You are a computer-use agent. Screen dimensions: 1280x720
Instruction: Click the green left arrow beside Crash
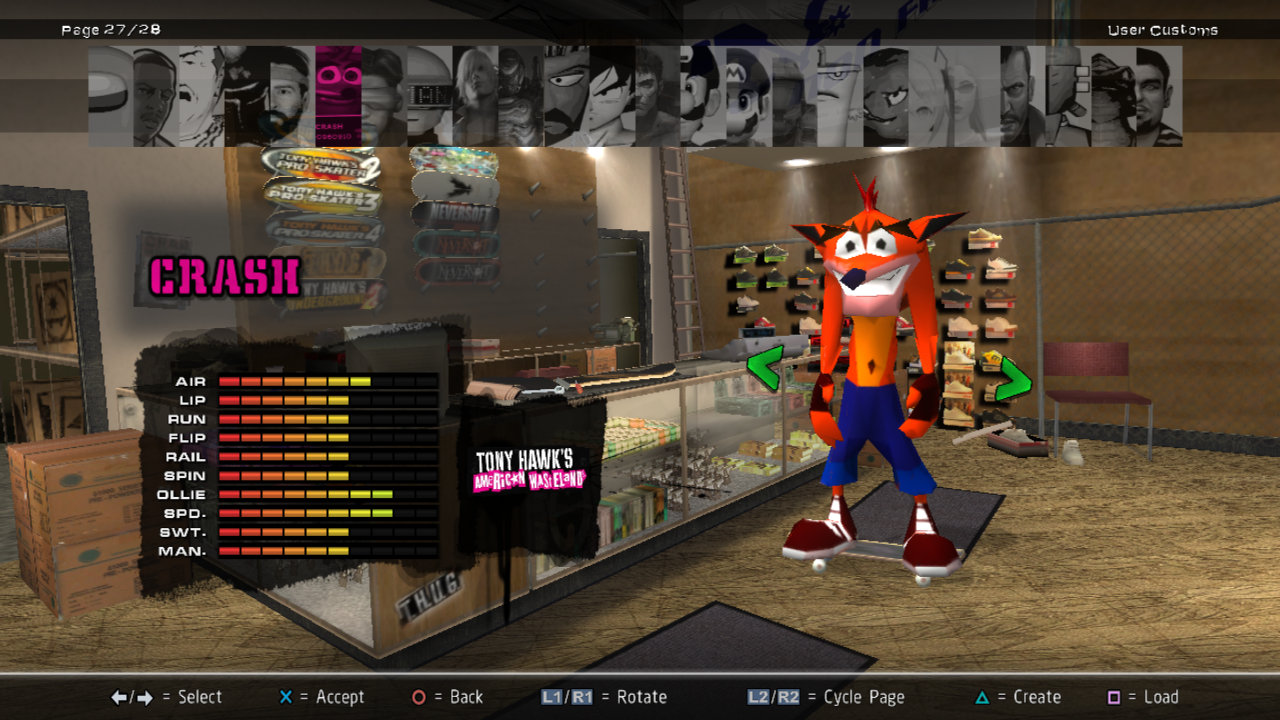(x=764, y=366)
